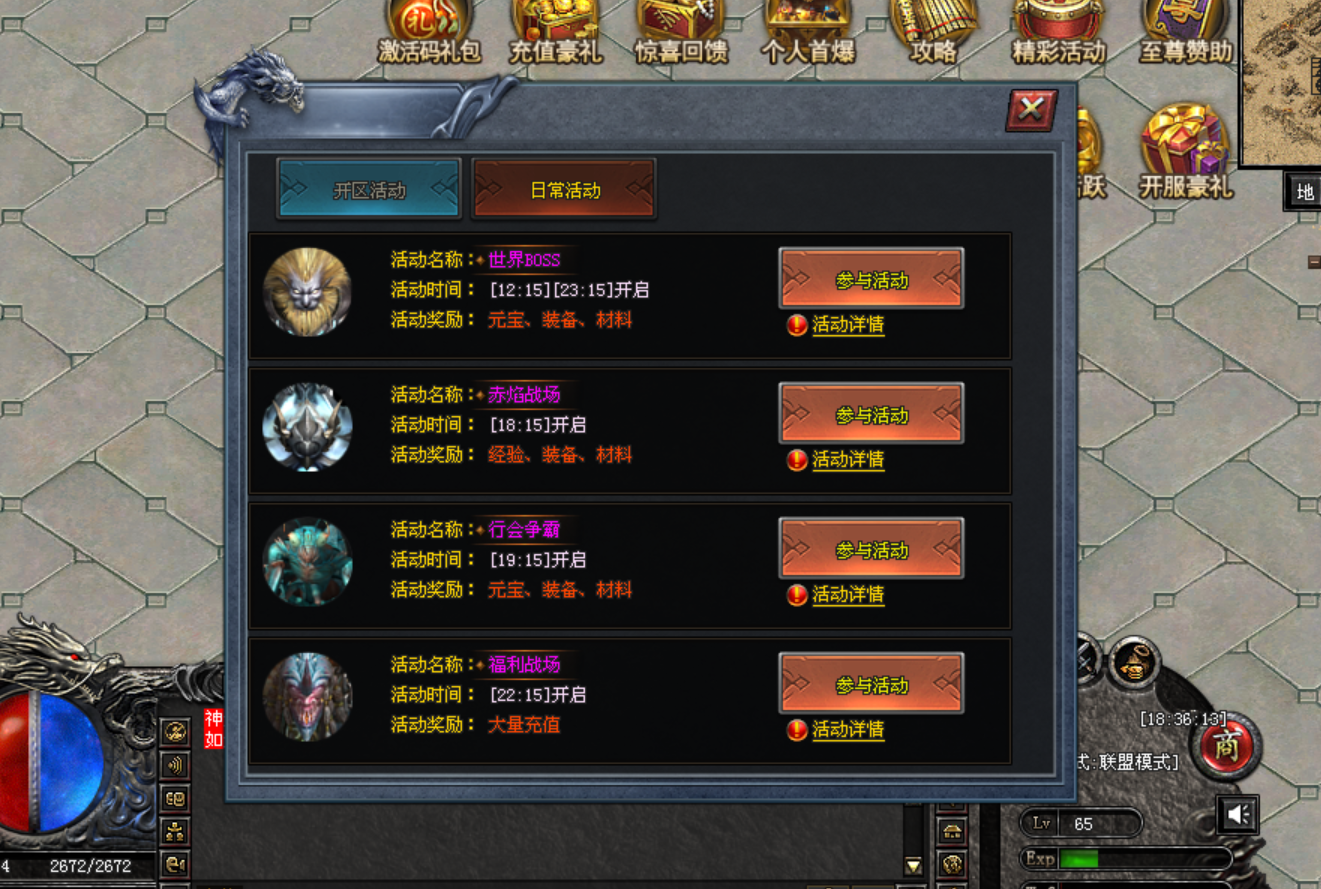Viewport: 1321px width, 889px height.
Task: Show 活动详情 for 行会争霸
Action: (x=847, y=595)
